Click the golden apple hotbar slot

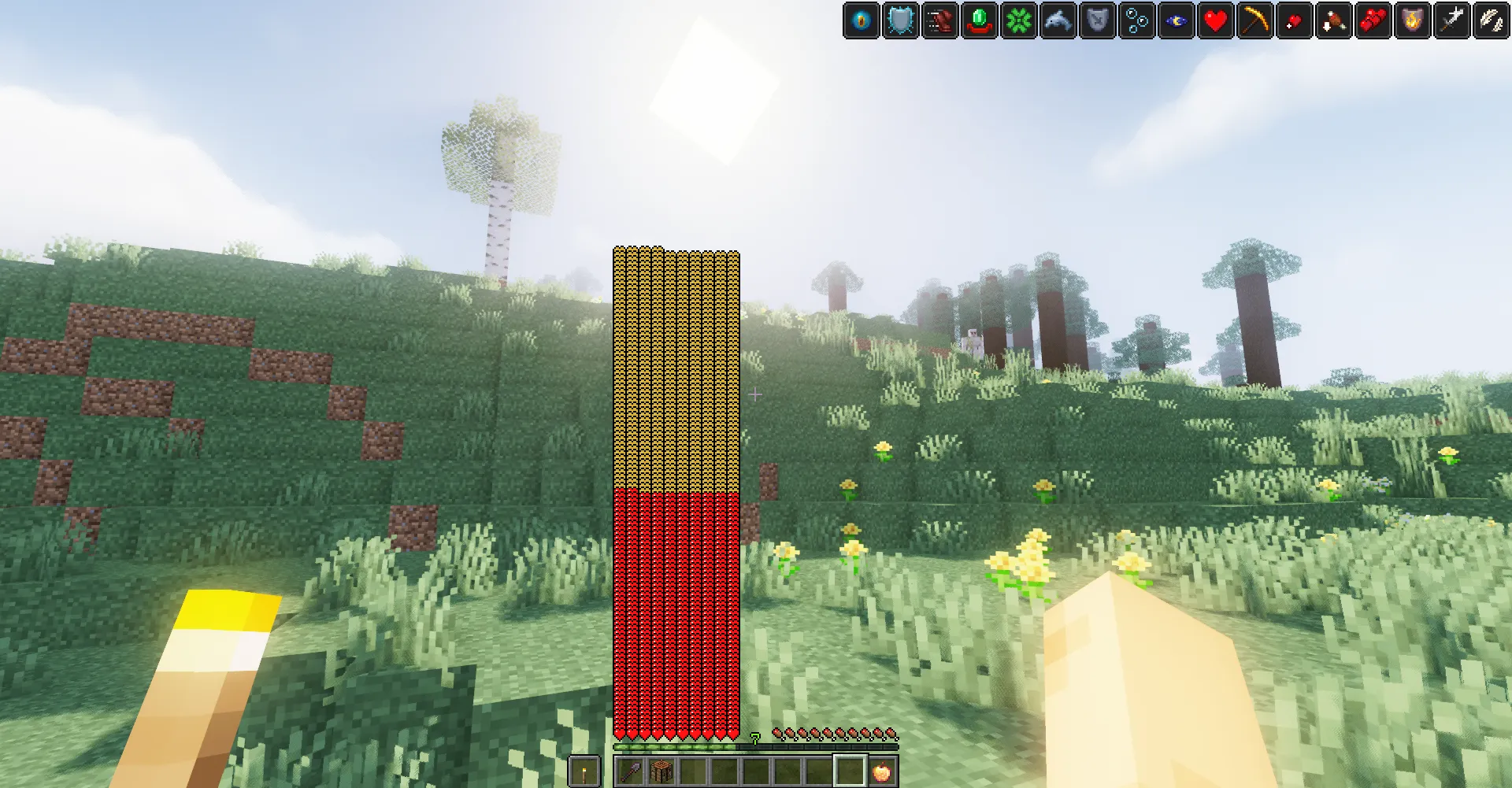(x=882, y=771)
